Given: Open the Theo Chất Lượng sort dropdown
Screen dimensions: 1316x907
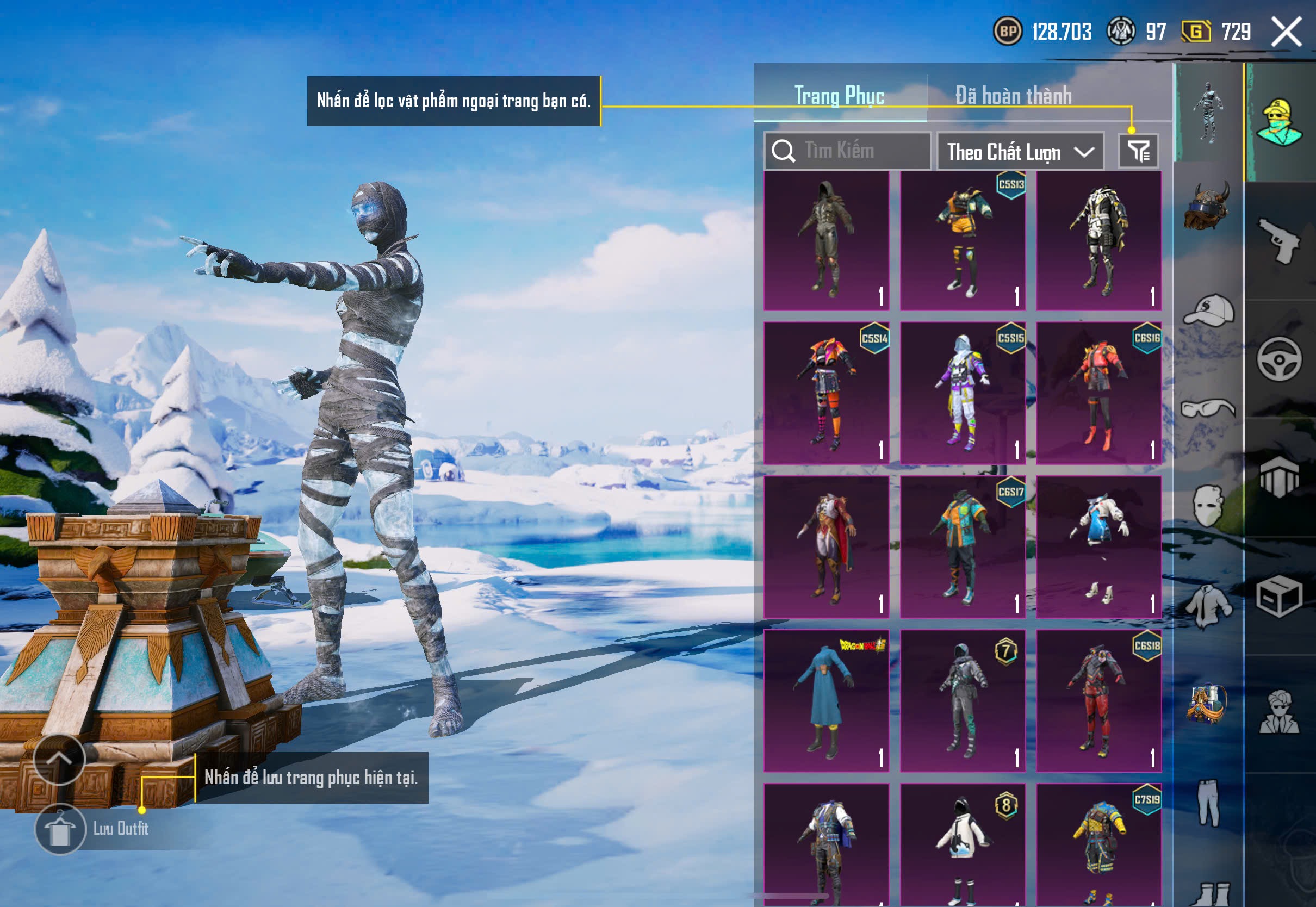Looking at the screenshot, I should tap(1020, 152).
